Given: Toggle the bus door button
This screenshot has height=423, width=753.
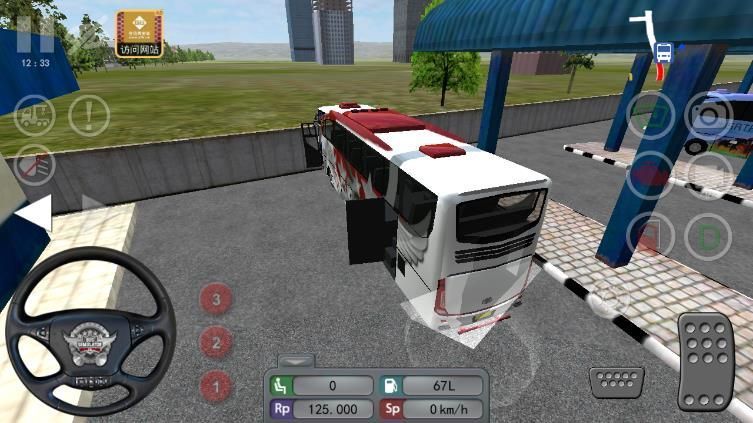Looking at the screenshot, I should (650, 237).
